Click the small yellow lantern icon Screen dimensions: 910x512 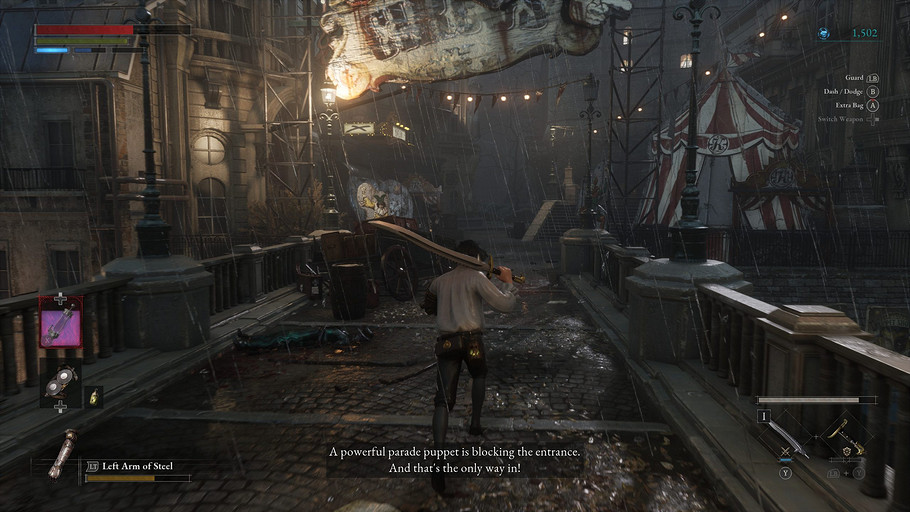tap(93, 396)
